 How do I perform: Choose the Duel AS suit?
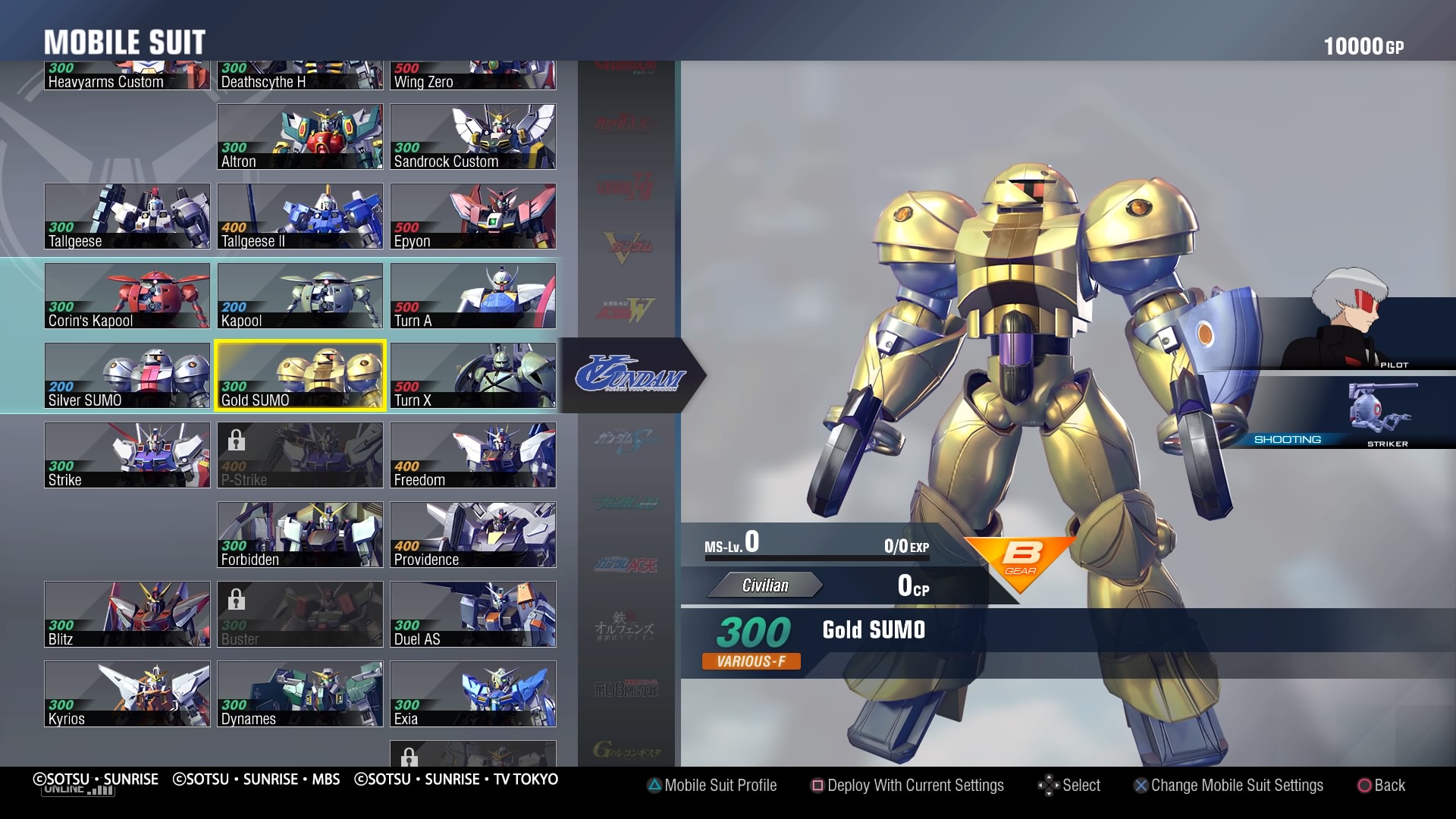(473, 614)
